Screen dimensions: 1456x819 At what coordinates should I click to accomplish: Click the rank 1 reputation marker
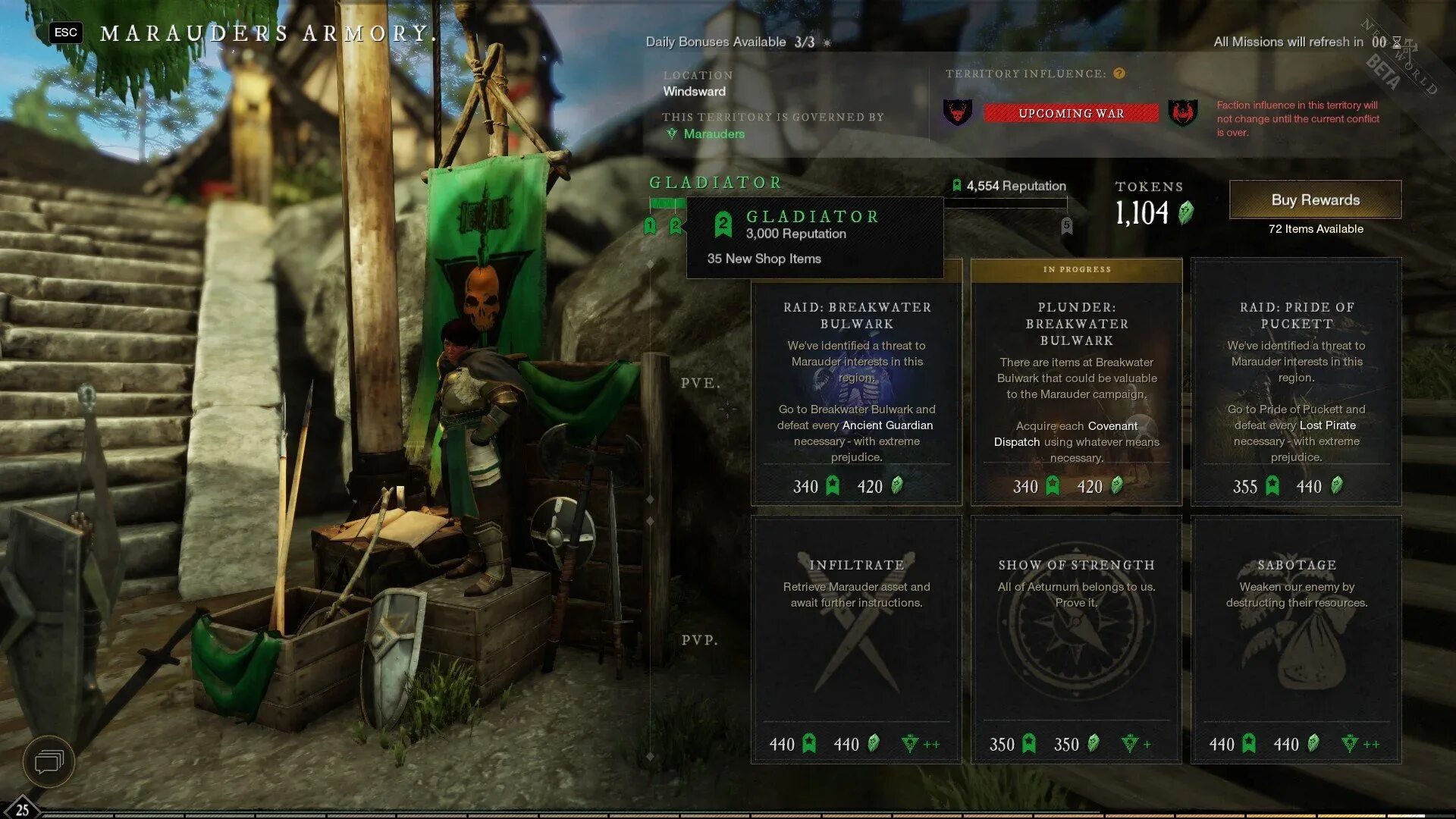click(650, 225)
